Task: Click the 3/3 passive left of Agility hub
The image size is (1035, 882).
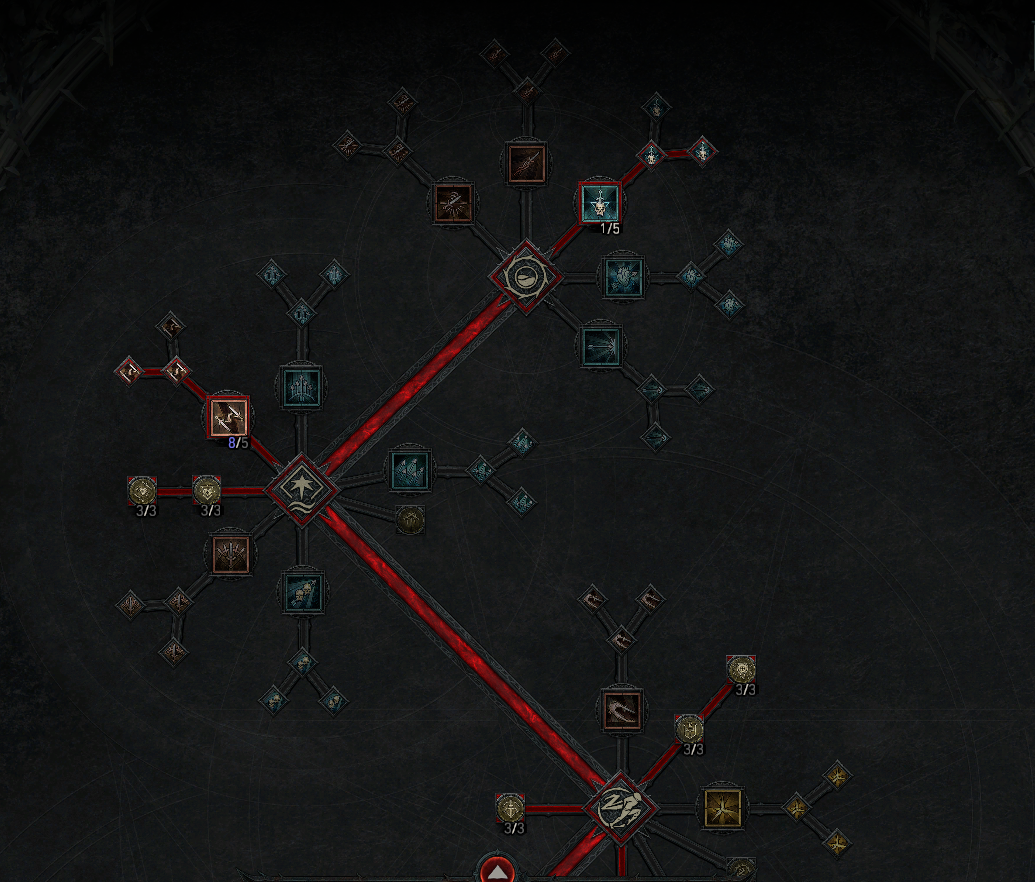Action: (511, 808)
